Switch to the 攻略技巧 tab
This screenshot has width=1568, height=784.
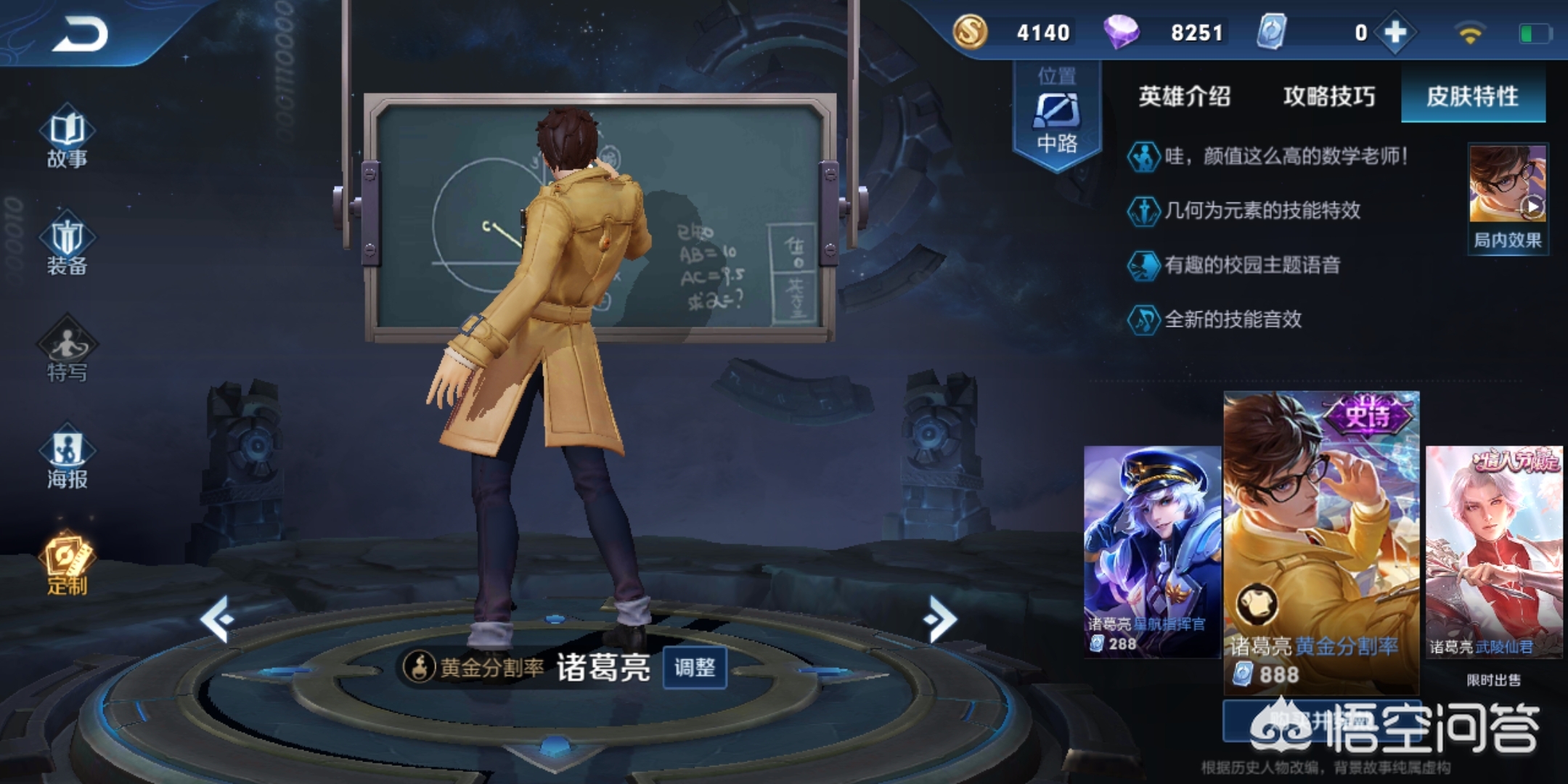coord(1328,97)
